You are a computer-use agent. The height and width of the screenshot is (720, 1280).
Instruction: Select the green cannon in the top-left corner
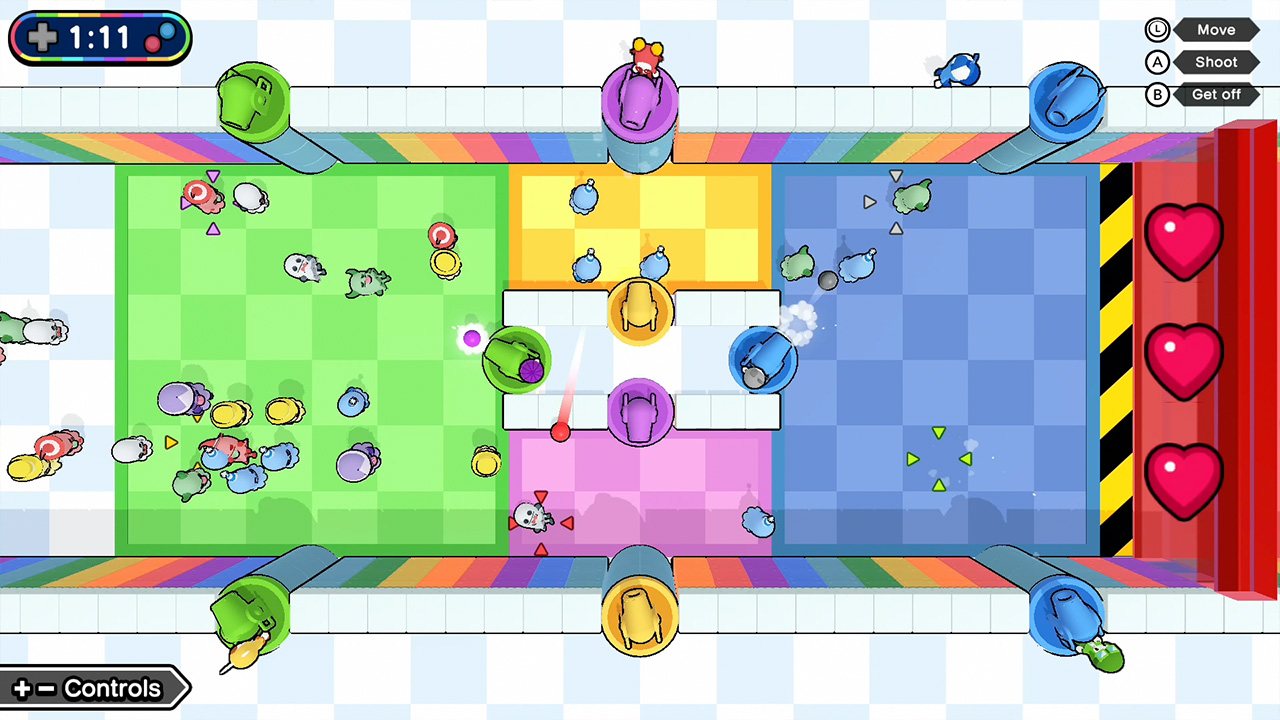tap(253, 100)
